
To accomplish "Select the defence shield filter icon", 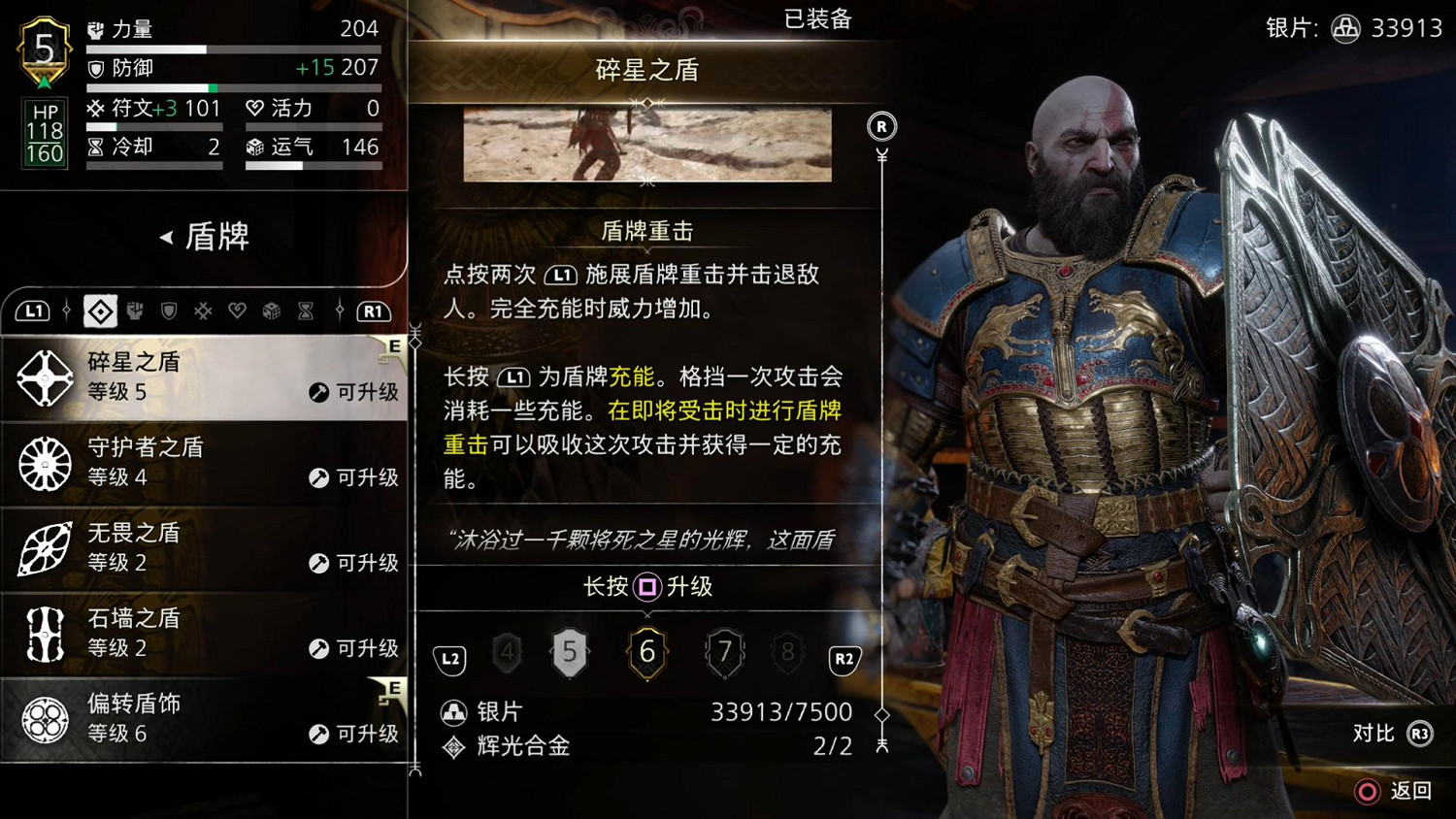I will pyautogui.click(x=168, y=311).
